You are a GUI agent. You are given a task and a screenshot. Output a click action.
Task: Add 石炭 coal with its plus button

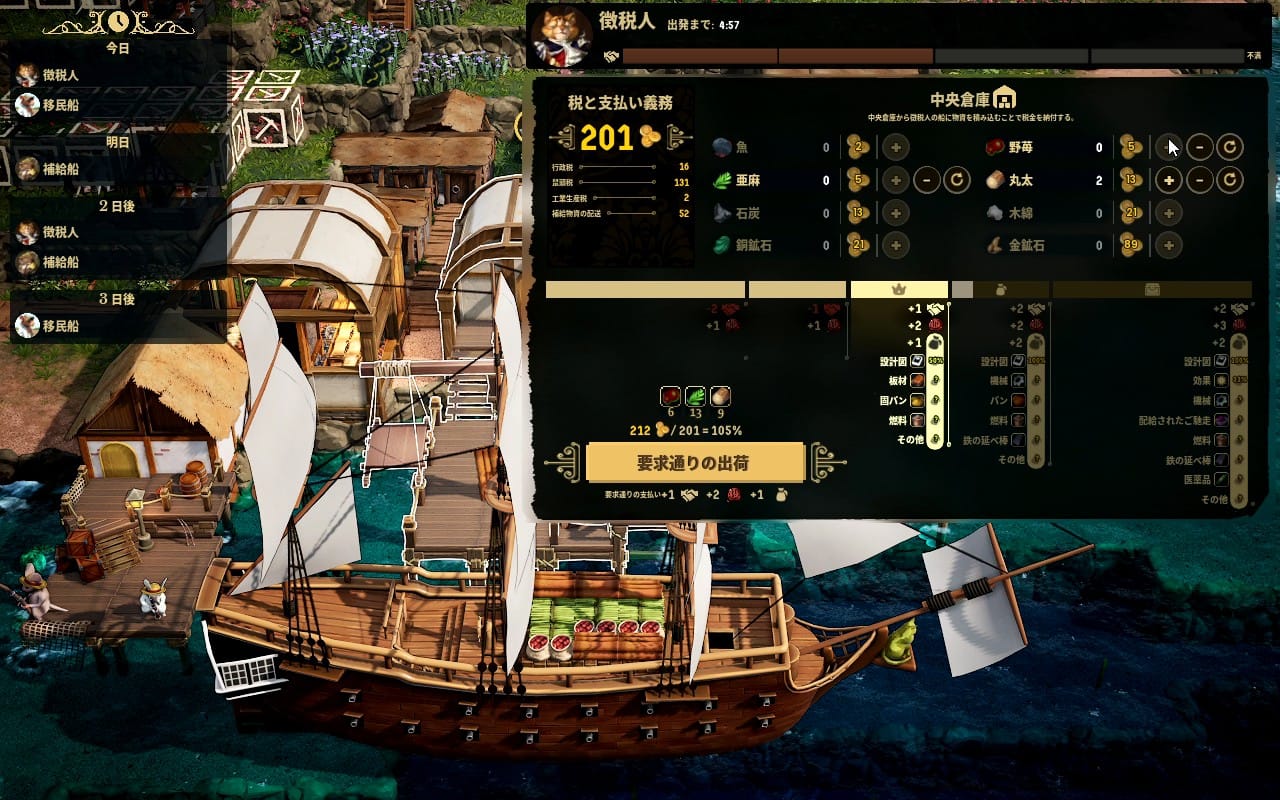coord(895,213)
